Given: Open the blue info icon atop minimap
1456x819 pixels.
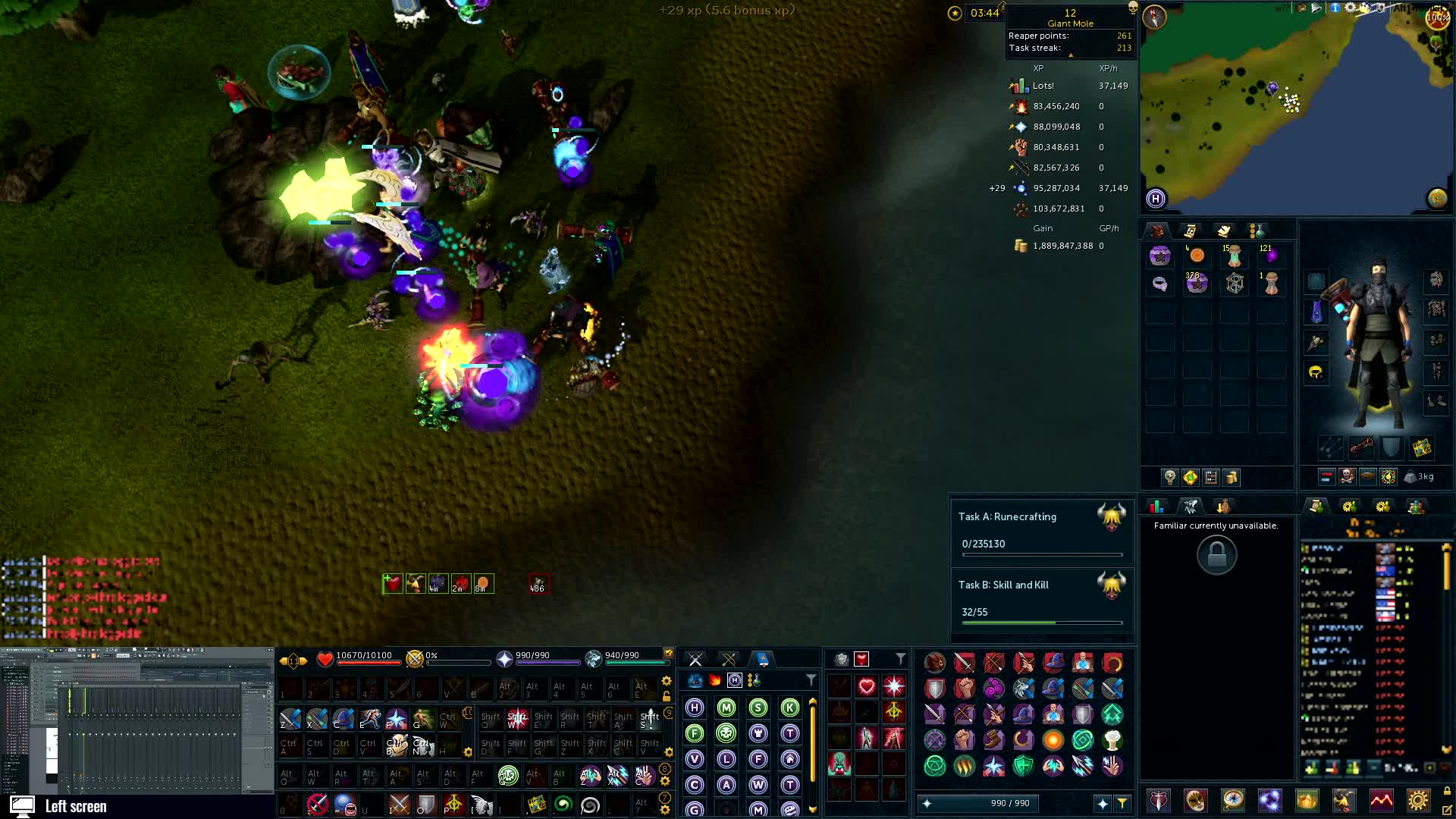Looking at the screenshot, I should pos(1335,8).
